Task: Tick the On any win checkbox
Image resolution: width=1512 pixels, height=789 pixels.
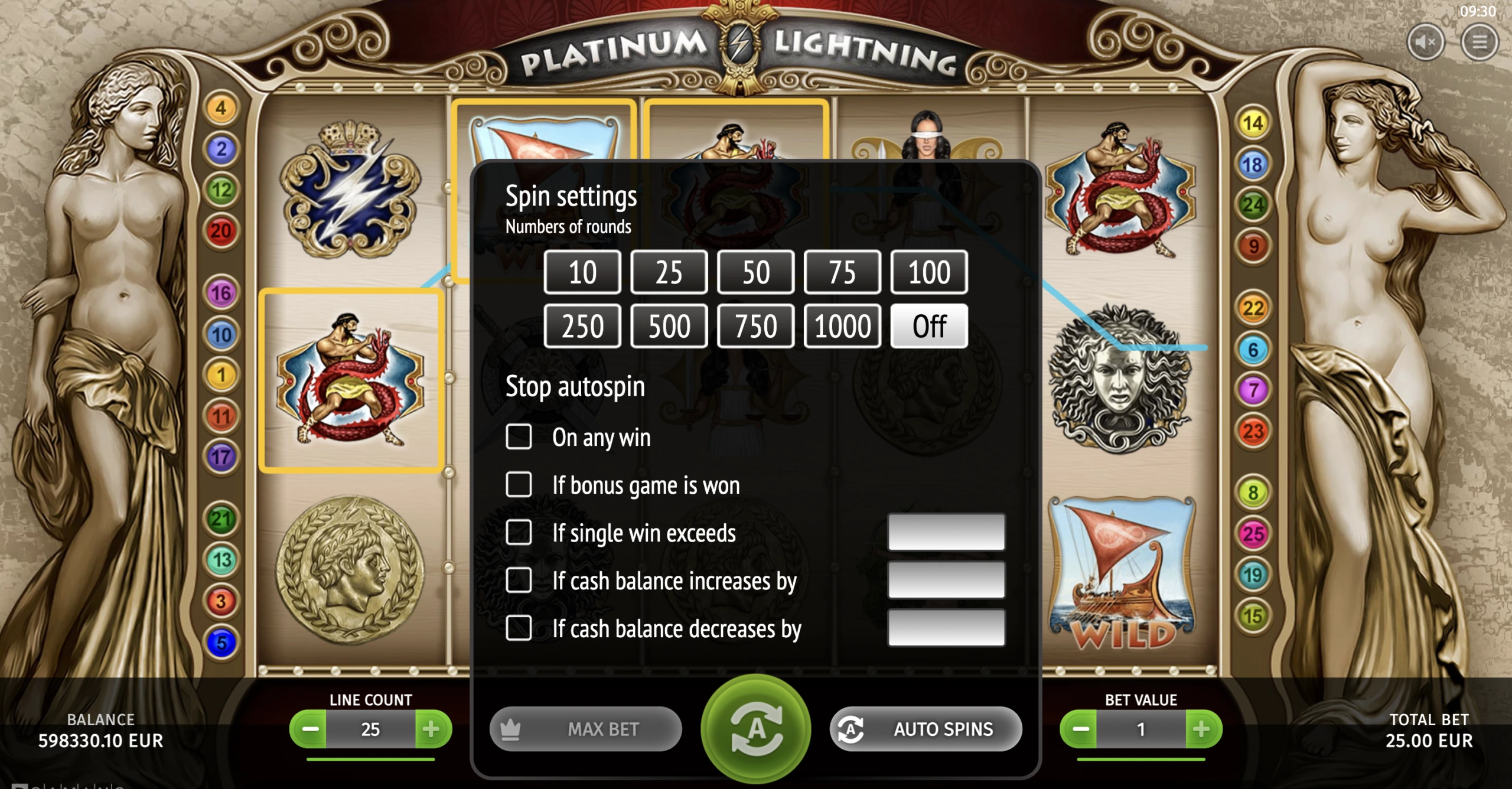Action: 519,437
